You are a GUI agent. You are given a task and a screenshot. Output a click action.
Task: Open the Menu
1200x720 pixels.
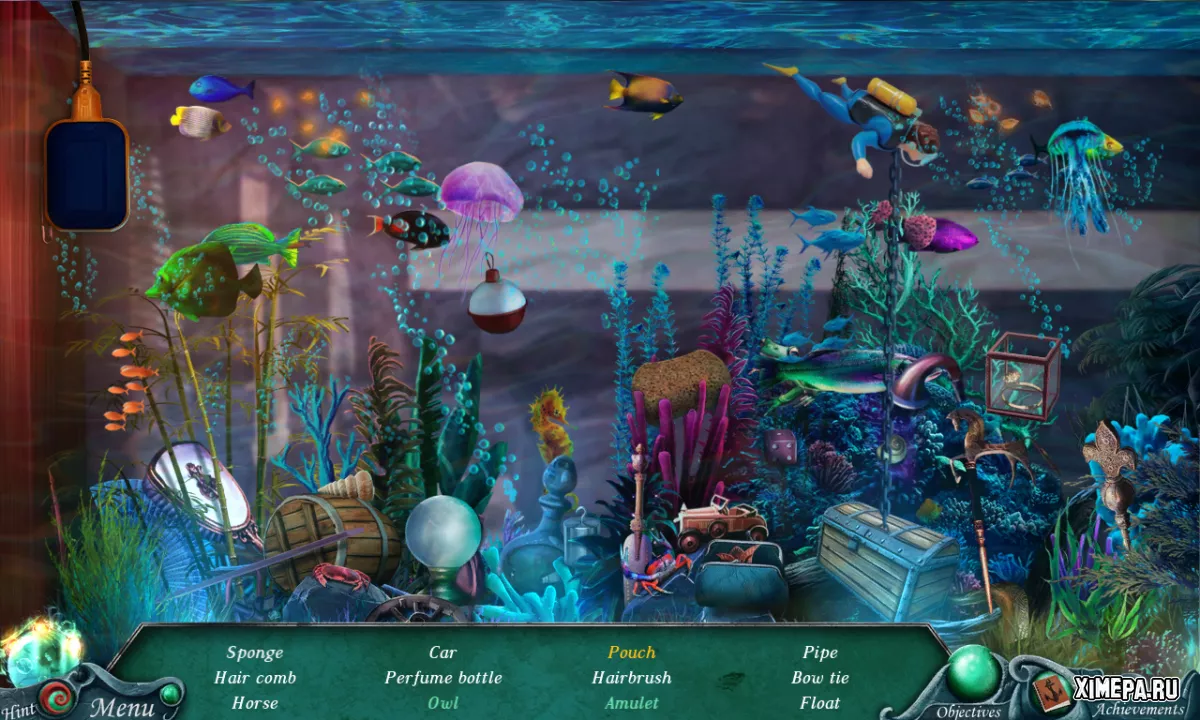(x=123, y=707)
